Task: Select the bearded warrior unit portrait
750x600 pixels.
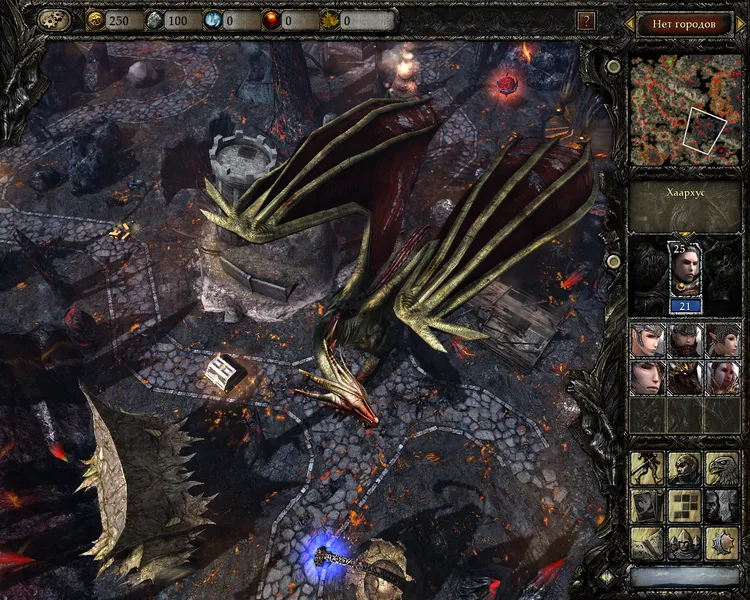Action: 684,341
